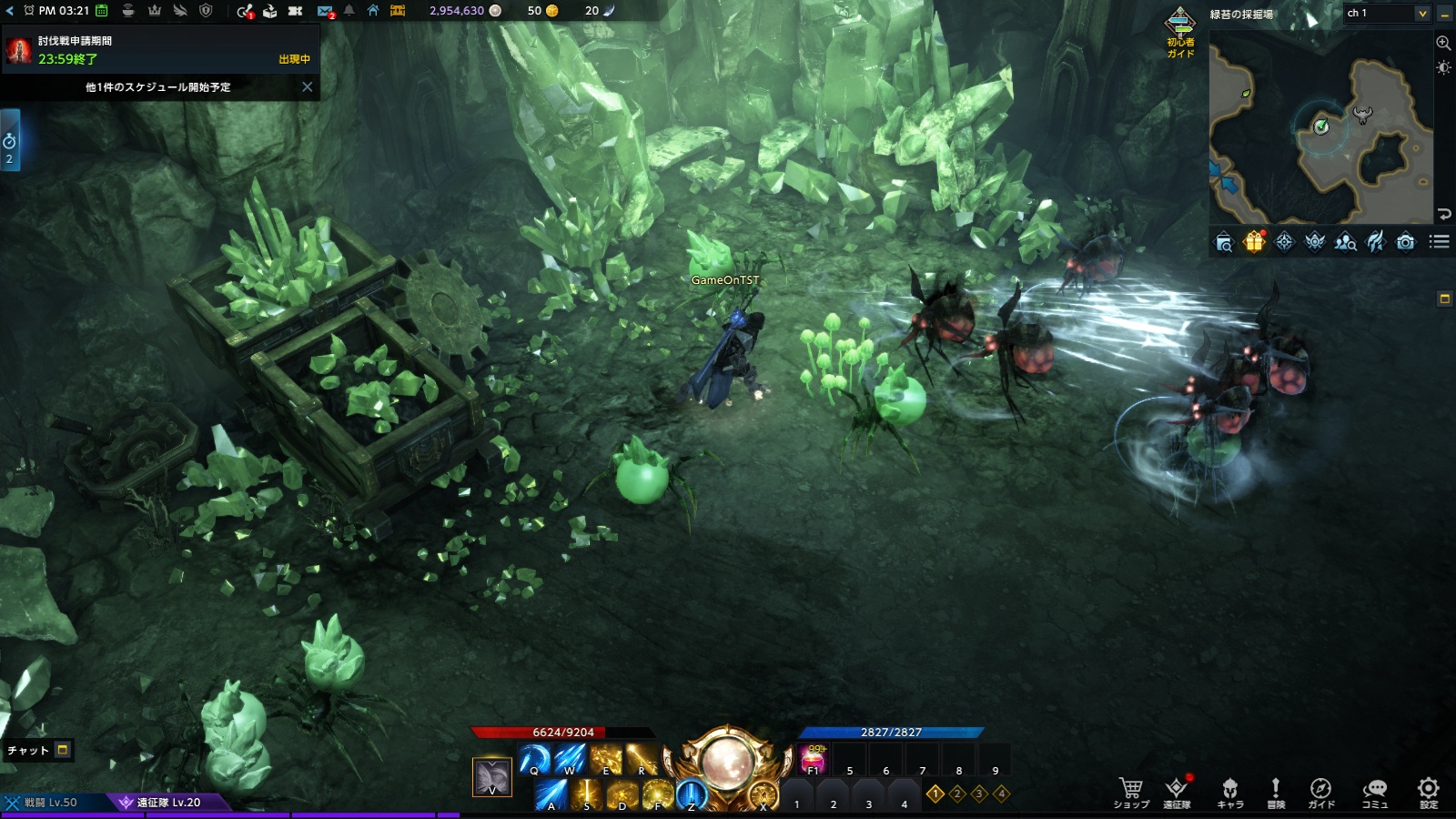The width and height of the screenshot is (1456, 819).
Task: Open the キャラ (Character) menu
Action: (1230, 792)
